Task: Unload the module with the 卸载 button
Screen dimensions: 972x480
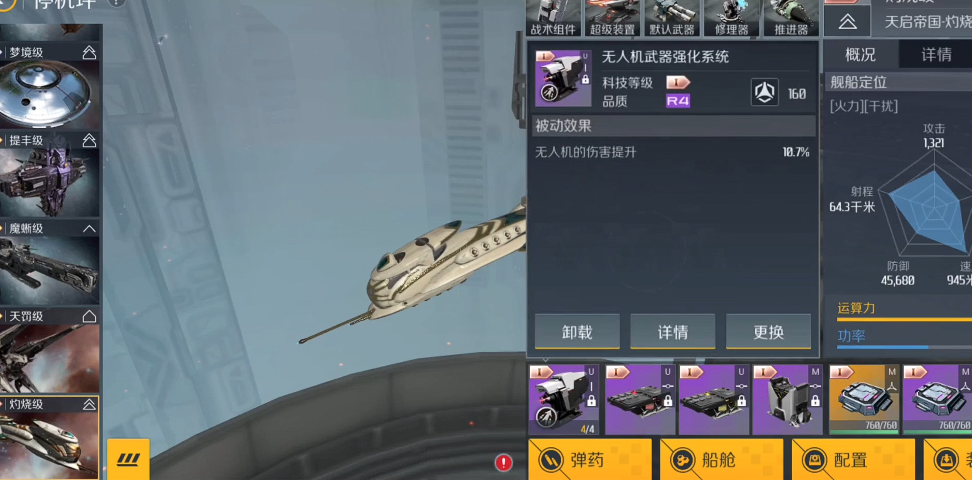Action: pos(577,331)
